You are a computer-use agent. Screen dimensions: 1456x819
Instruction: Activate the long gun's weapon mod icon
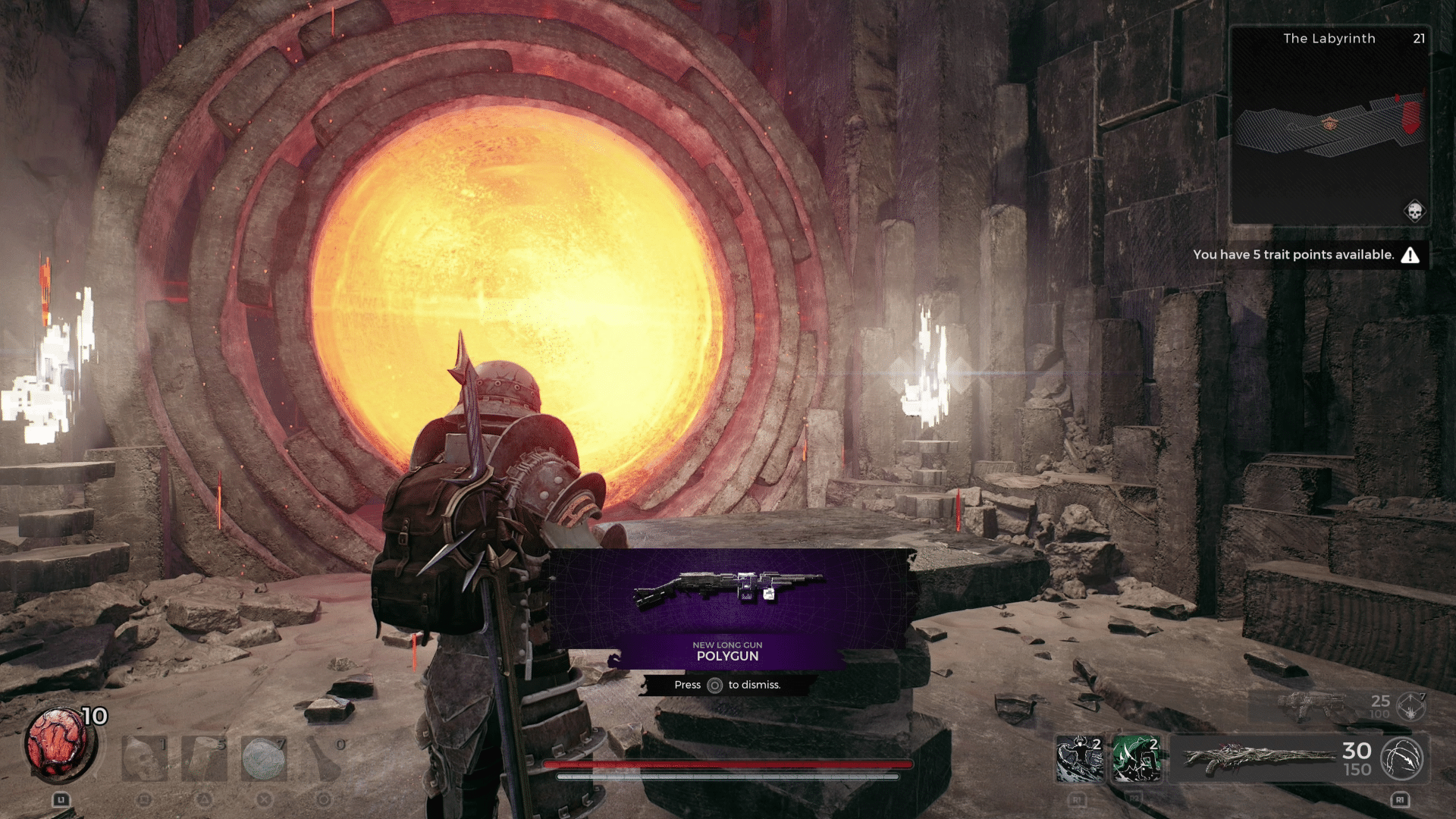tap(1401, 758)
